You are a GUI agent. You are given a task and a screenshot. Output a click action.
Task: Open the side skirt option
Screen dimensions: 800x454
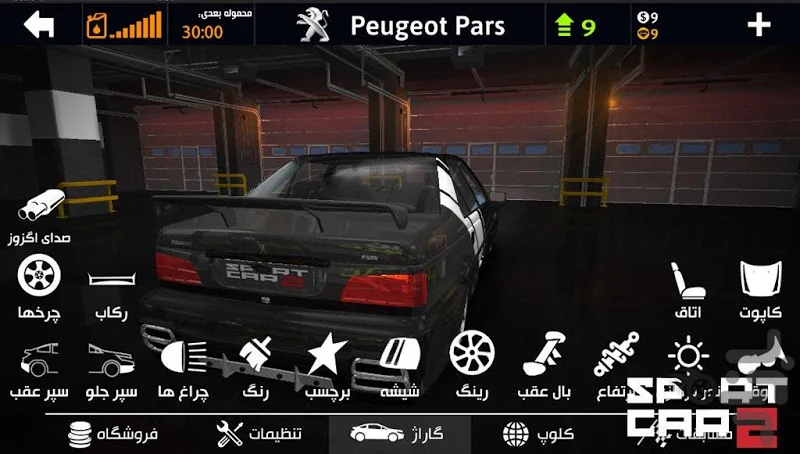(109, 280)
